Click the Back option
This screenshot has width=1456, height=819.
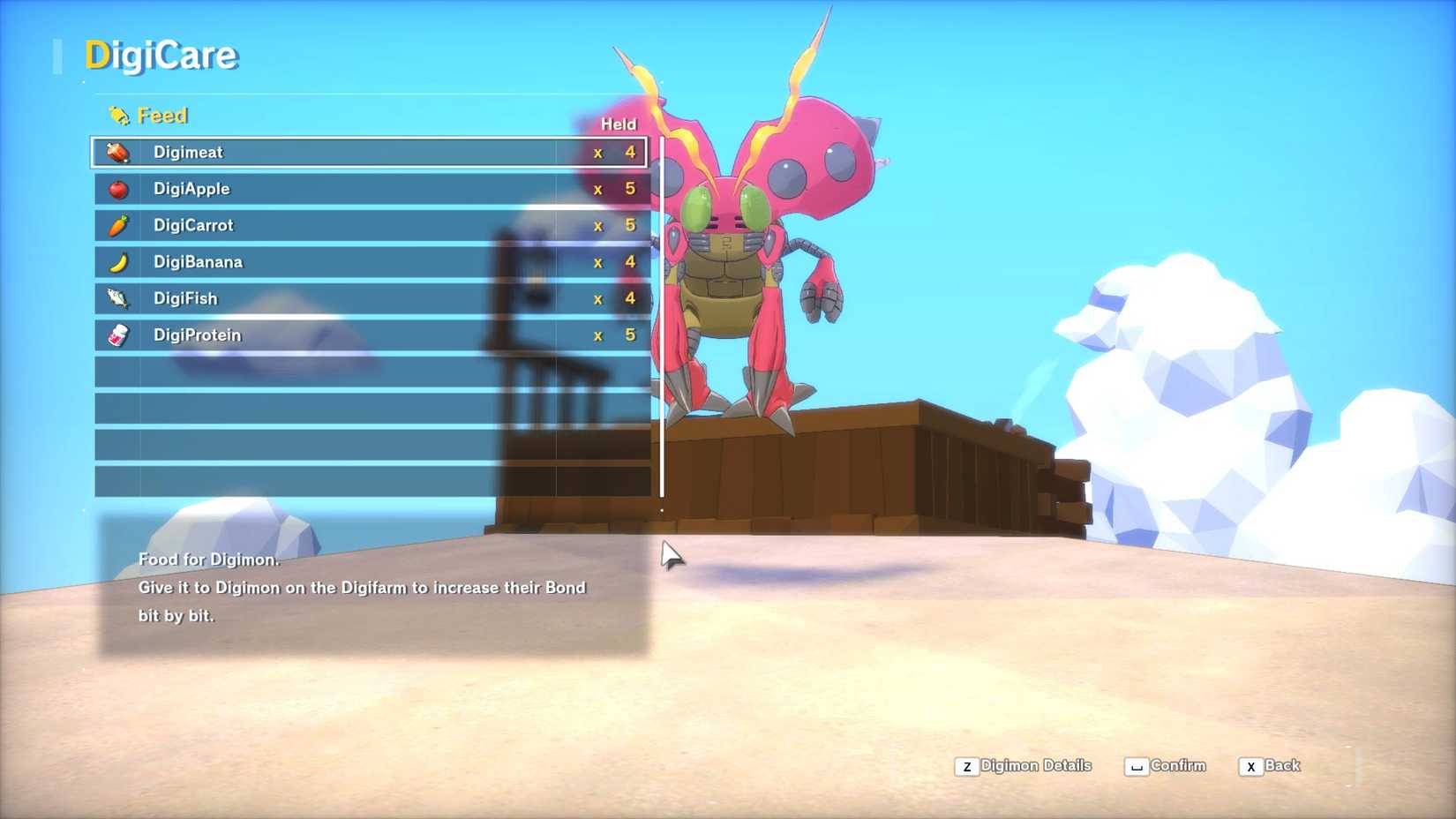click(x=1282, y=766)
